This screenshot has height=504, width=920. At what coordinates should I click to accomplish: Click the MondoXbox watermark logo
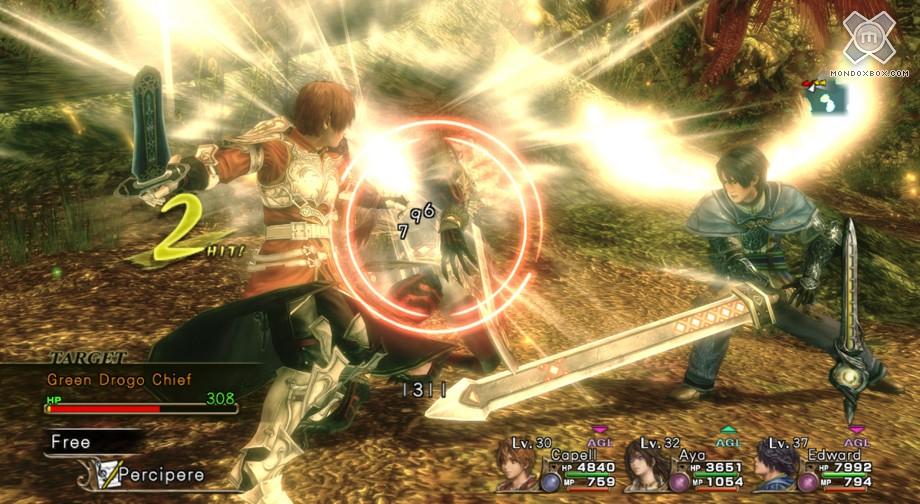869,40
